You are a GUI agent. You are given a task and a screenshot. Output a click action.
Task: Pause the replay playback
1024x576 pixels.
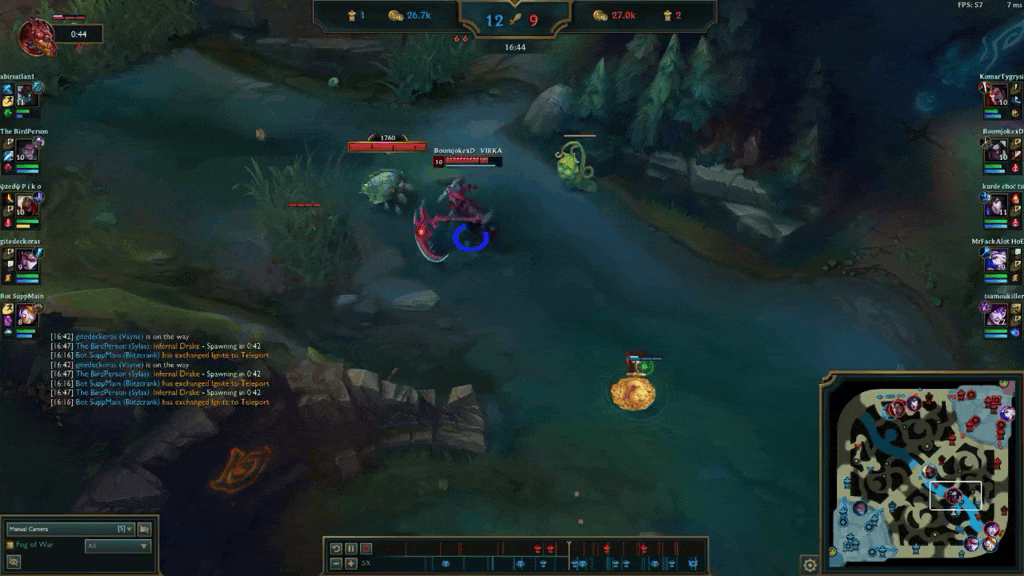351,548
